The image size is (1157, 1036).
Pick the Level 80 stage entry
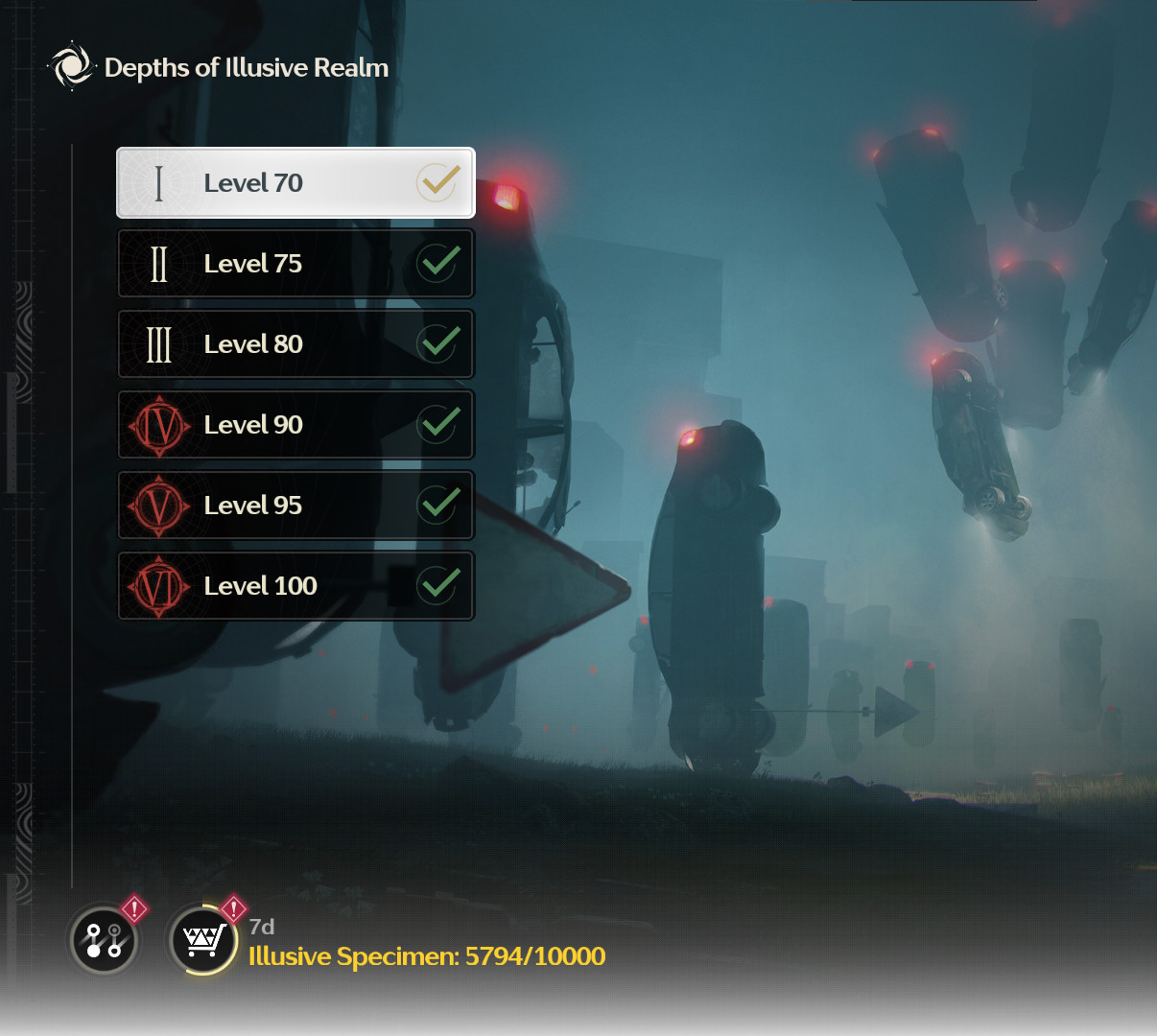click(x=295, y=343)
